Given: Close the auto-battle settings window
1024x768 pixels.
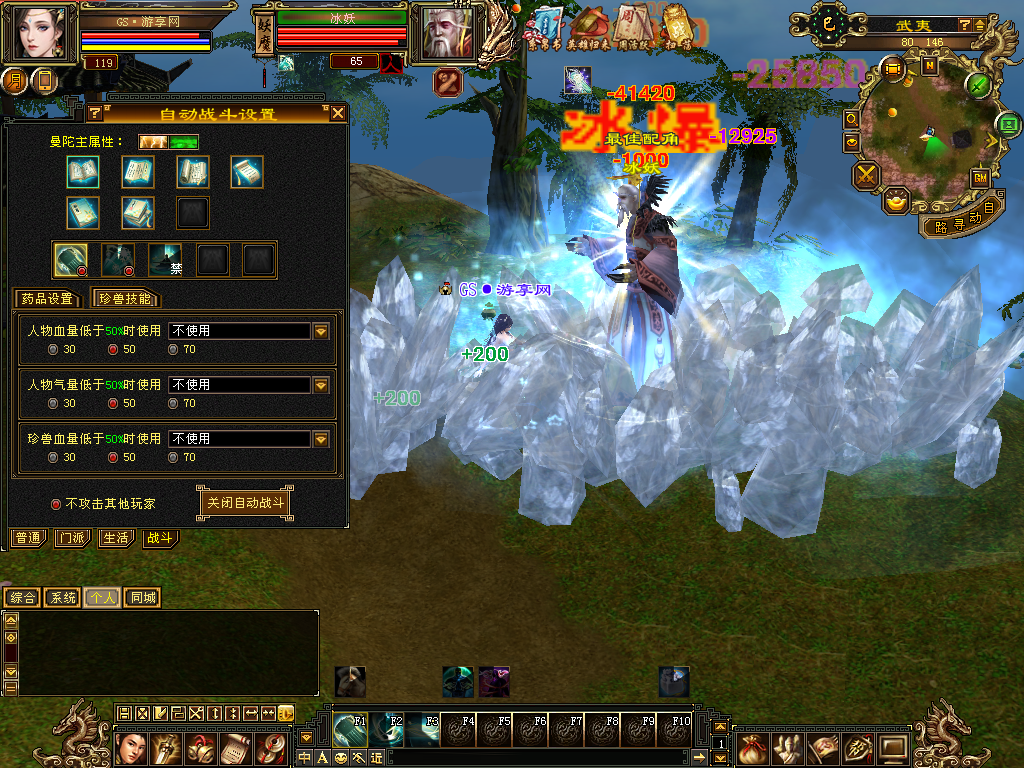Looking at the screenshot, I should tap(338, 113).
